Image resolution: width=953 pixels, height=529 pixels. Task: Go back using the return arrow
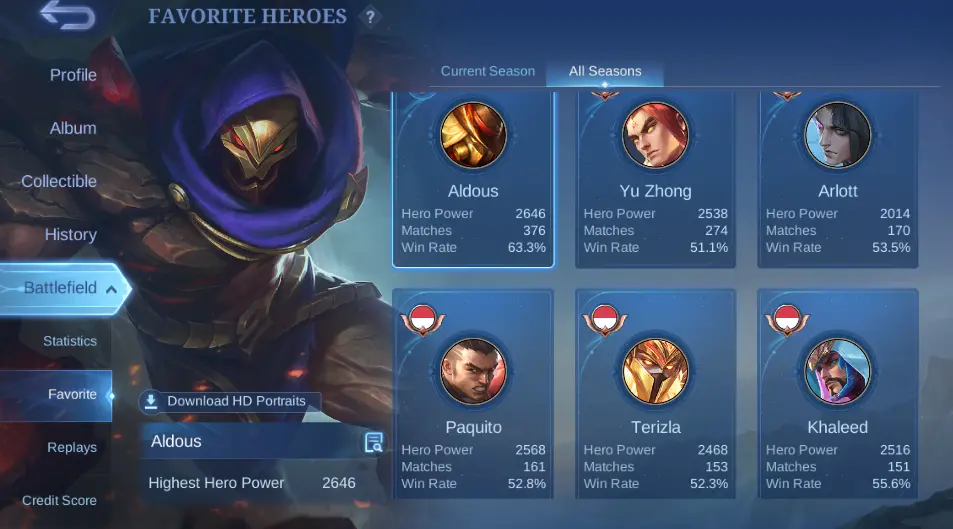67,17
